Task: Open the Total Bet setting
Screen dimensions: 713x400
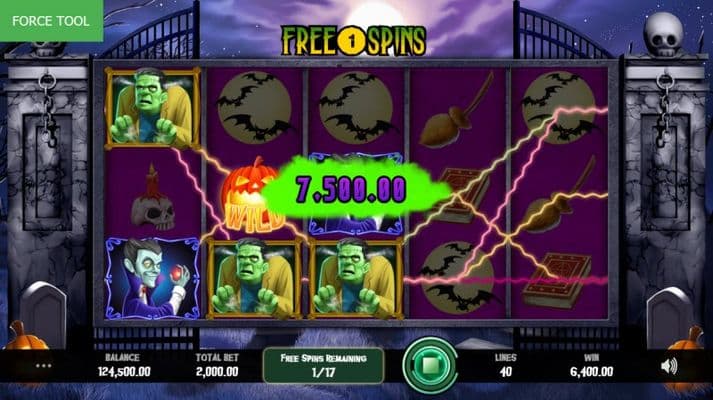Action: (216, 365)
